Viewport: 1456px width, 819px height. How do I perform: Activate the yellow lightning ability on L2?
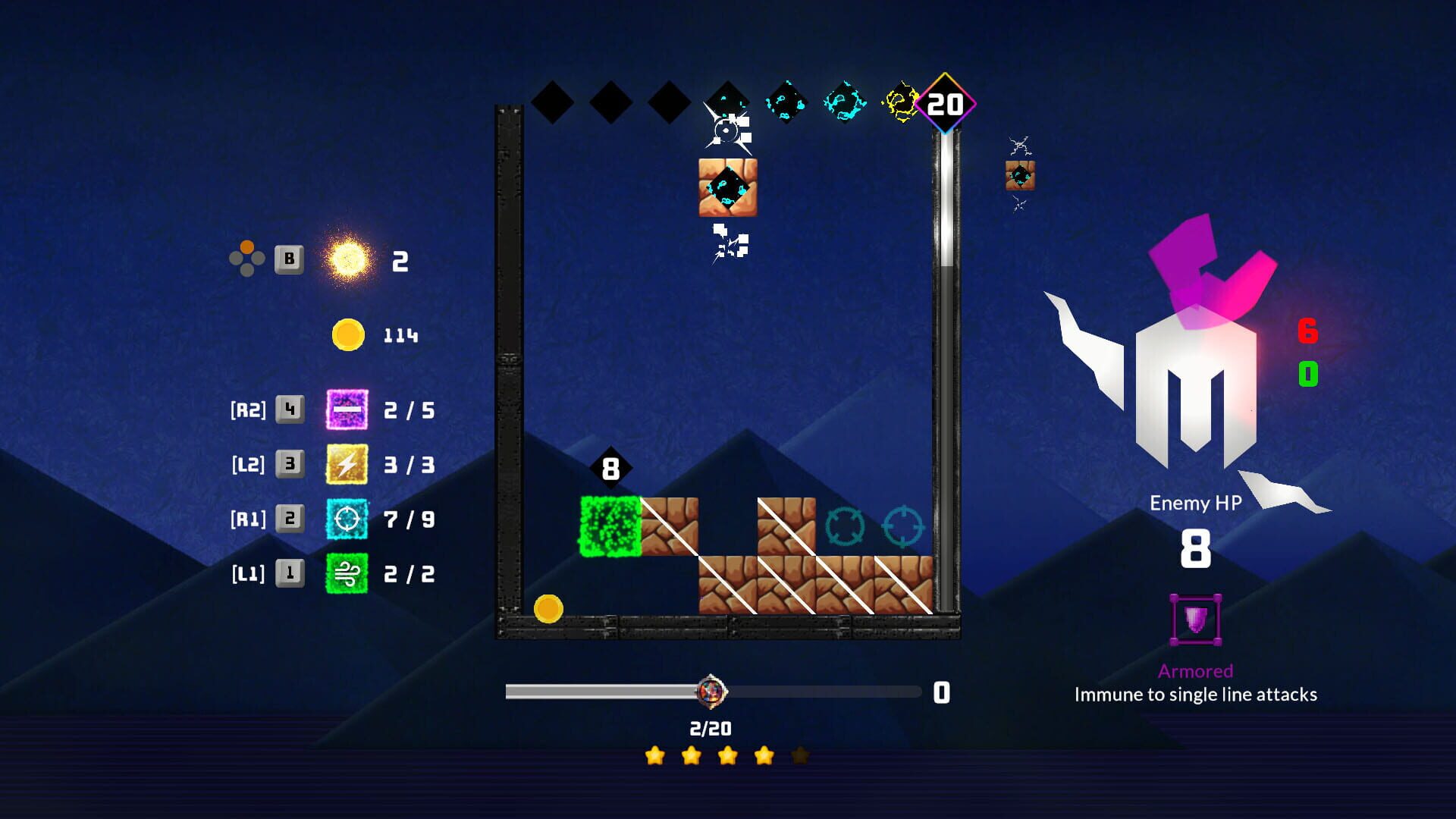point(347,465)
